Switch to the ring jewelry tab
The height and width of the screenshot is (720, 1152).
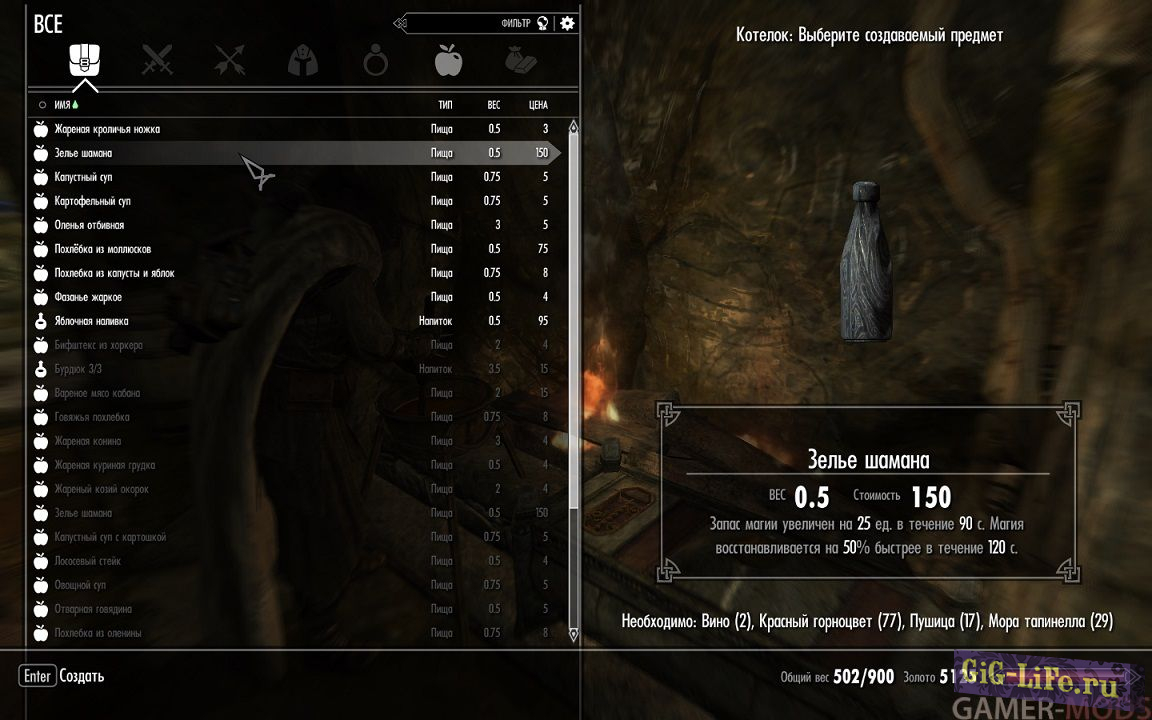375,62
